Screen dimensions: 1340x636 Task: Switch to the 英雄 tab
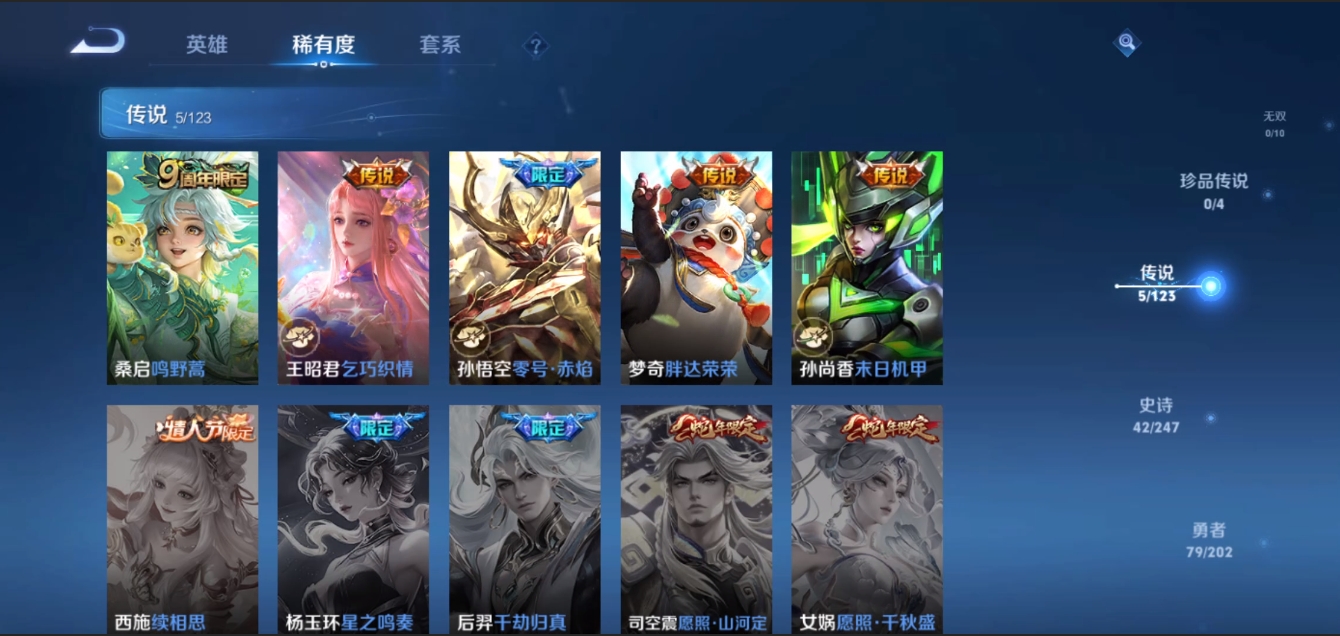point(207,45)
